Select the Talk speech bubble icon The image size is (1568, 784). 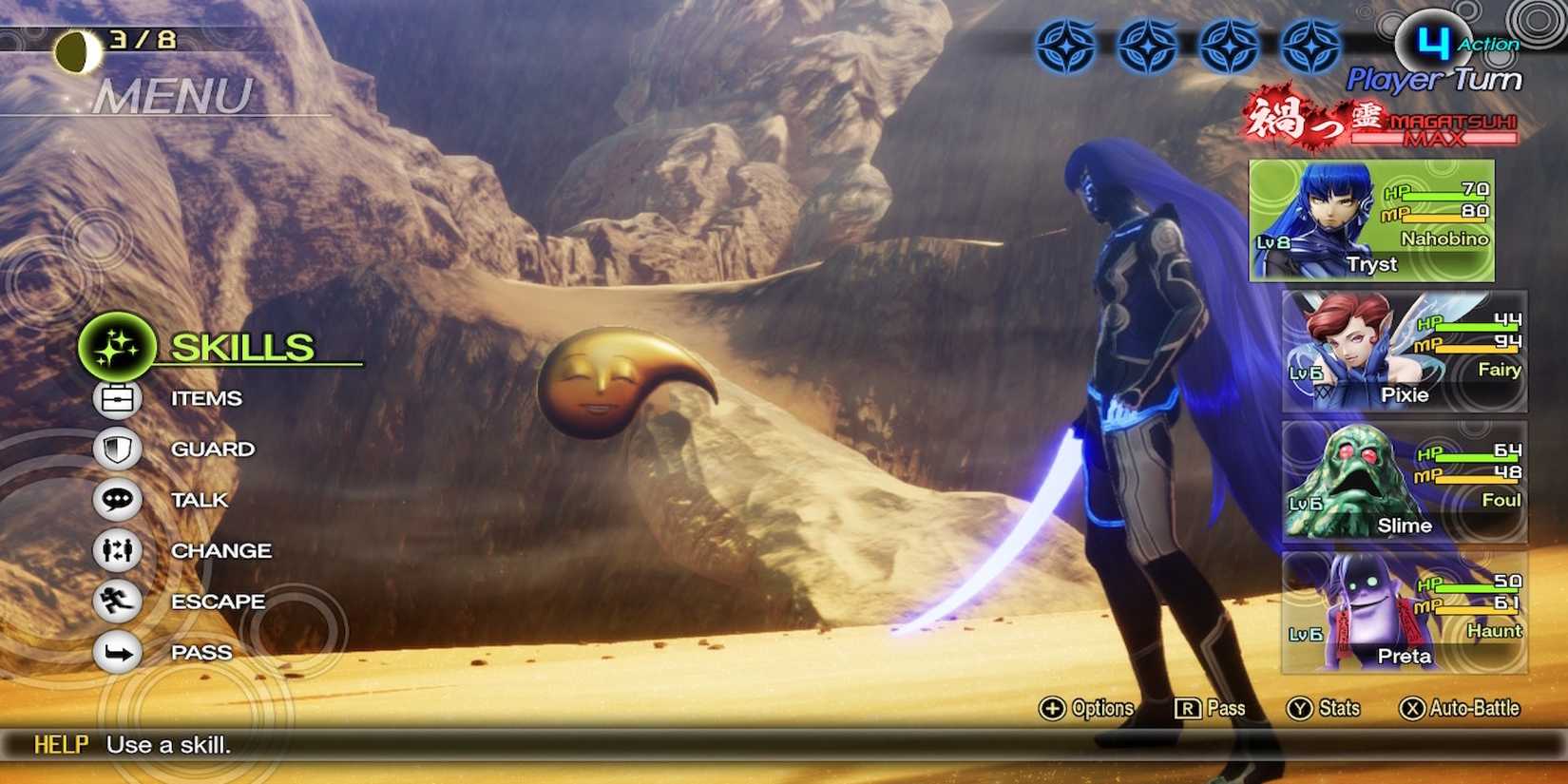pyautogui.click(x=116, y=500)
